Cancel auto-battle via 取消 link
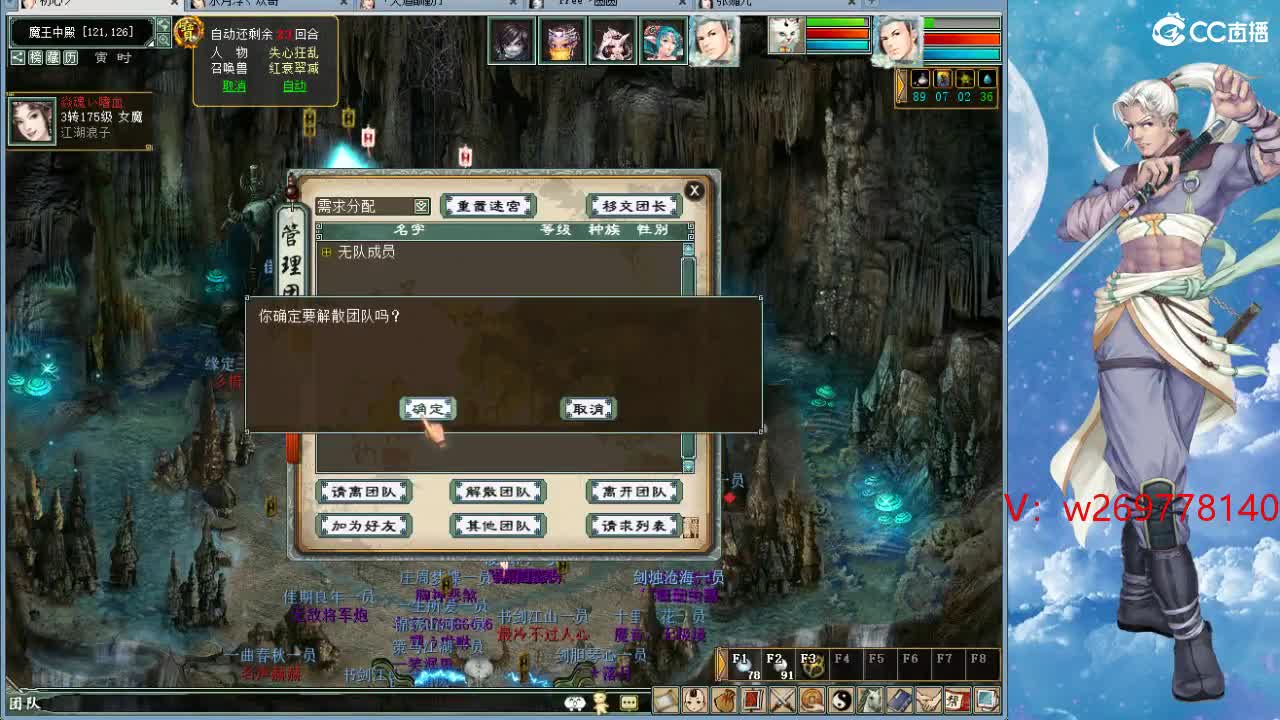The height and width of the screenshot is (720, 1280). [233, 86]
